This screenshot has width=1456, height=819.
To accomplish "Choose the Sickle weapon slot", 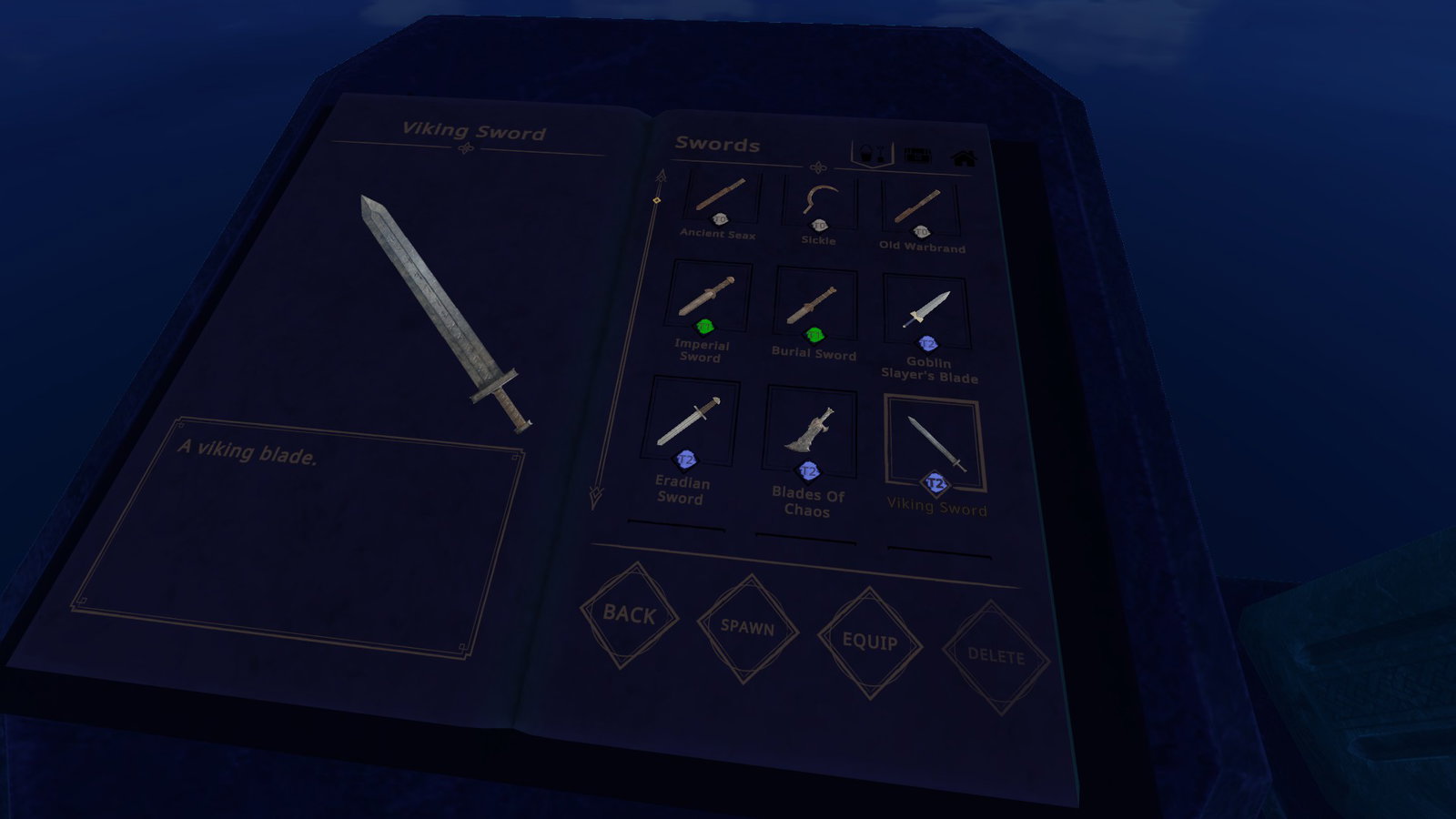I will pyautogui.click(x=820, y=207).
